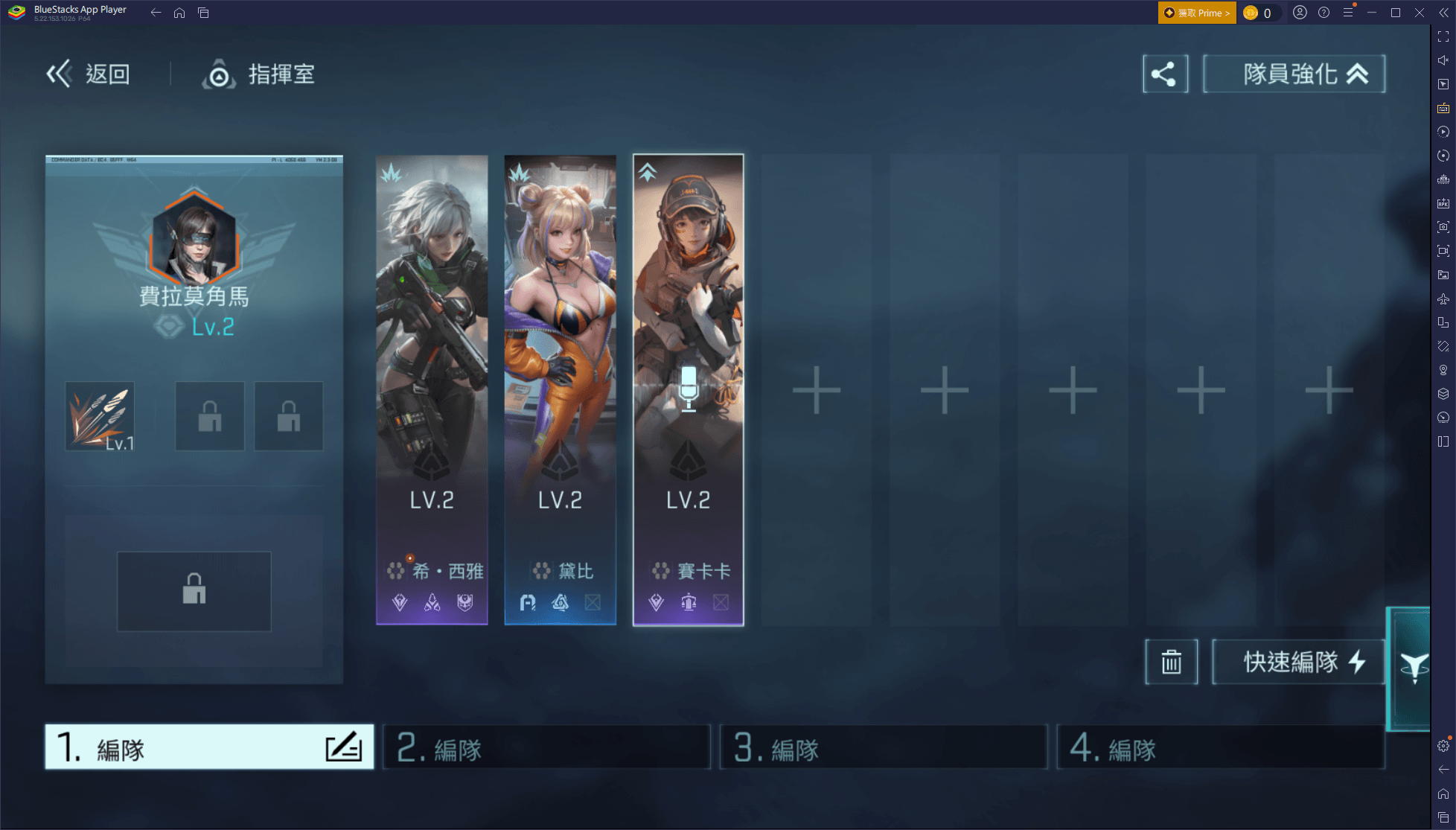
Task: Clear the squad with the trash button
Action: click(x=1171, y=661)
